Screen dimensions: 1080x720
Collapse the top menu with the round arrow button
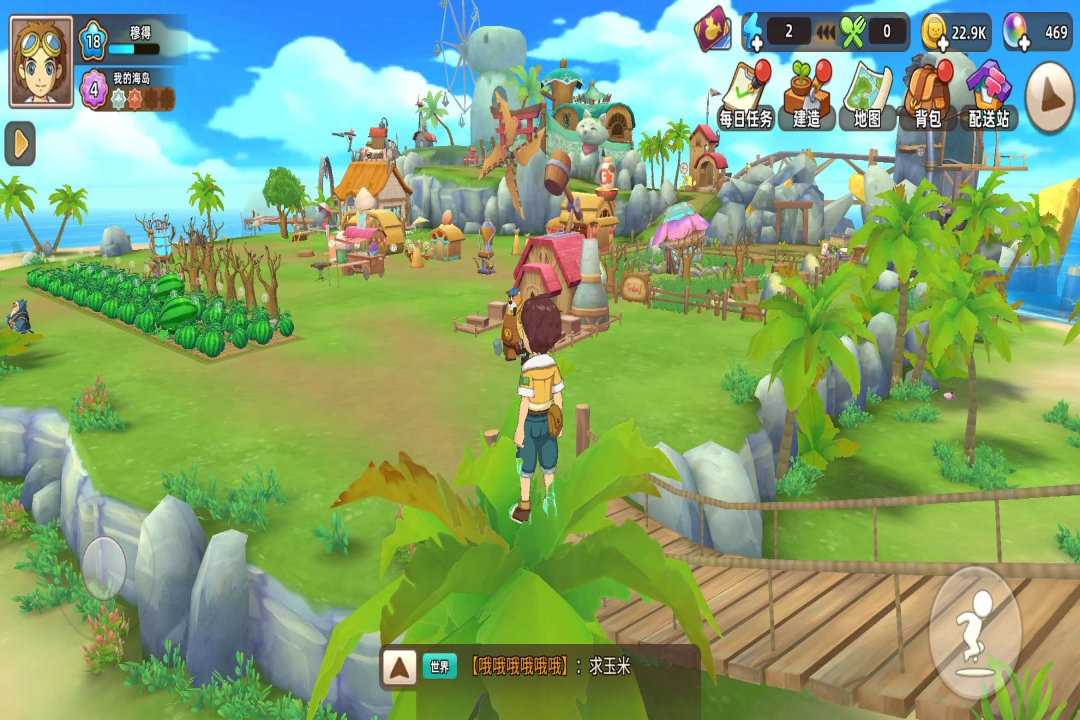tap(1050, 97)
